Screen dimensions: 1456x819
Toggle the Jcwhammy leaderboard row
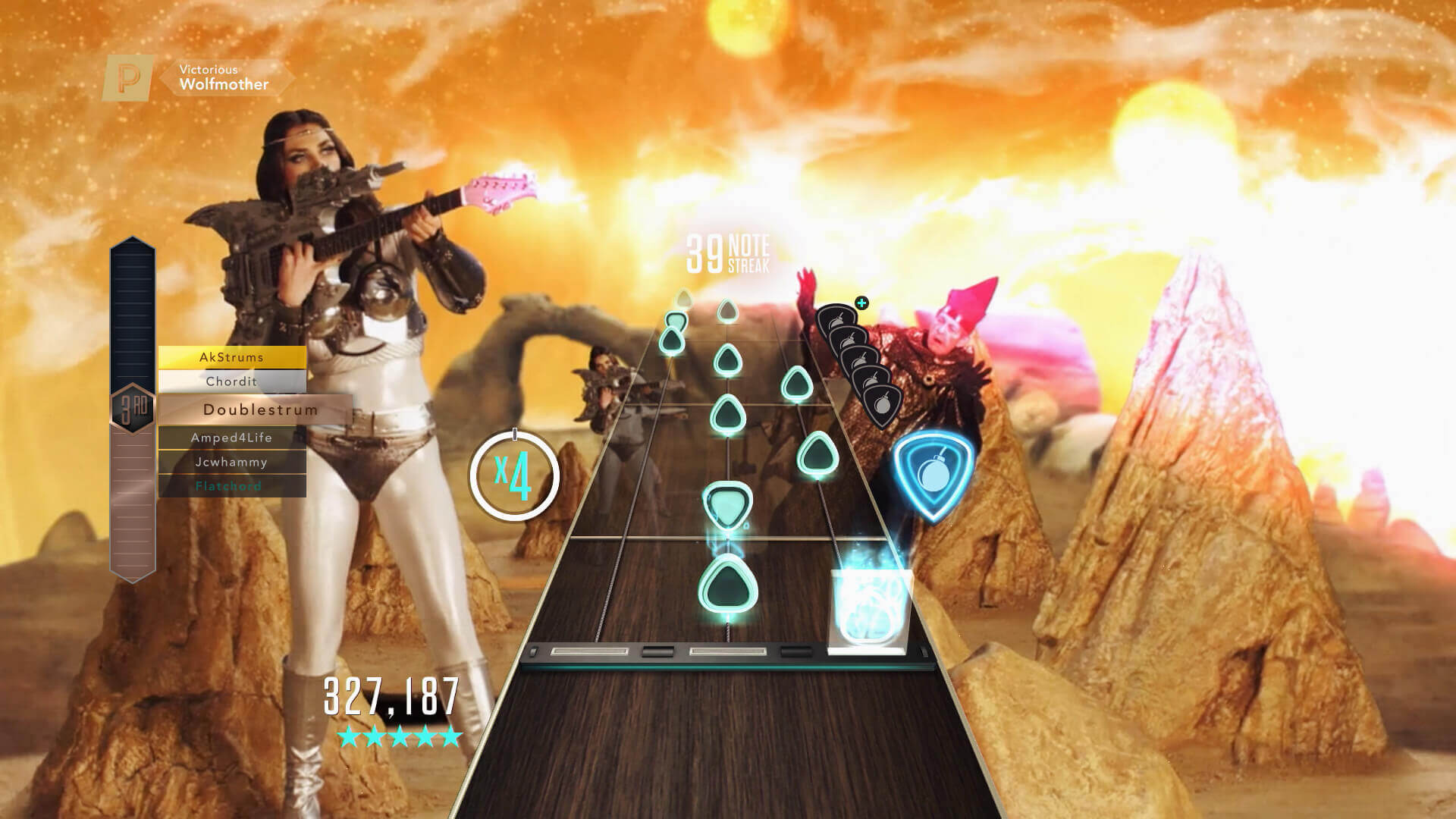point(231,462)
